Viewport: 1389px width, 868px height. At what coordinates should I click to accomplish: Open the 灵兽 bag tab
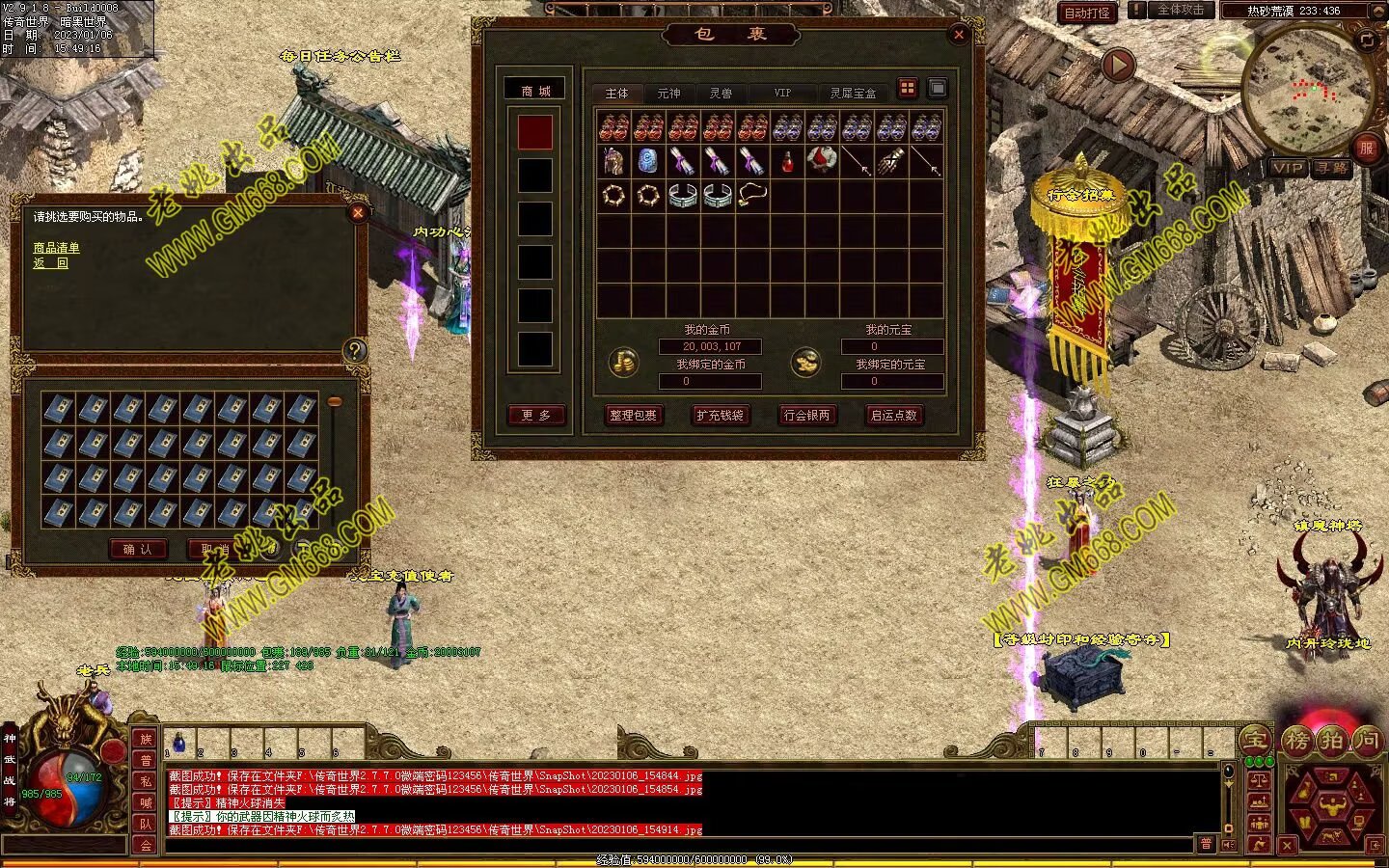point(721,94)
